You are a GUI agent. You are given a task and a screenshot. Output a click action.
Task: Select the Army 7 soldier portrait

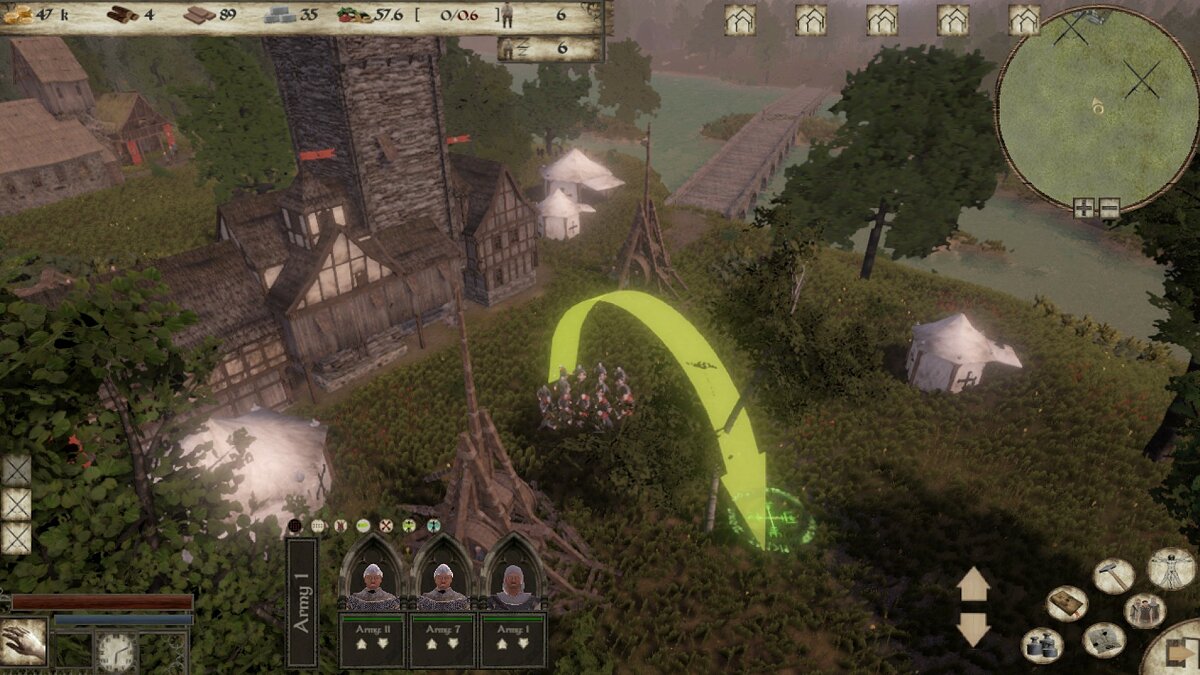443,573
